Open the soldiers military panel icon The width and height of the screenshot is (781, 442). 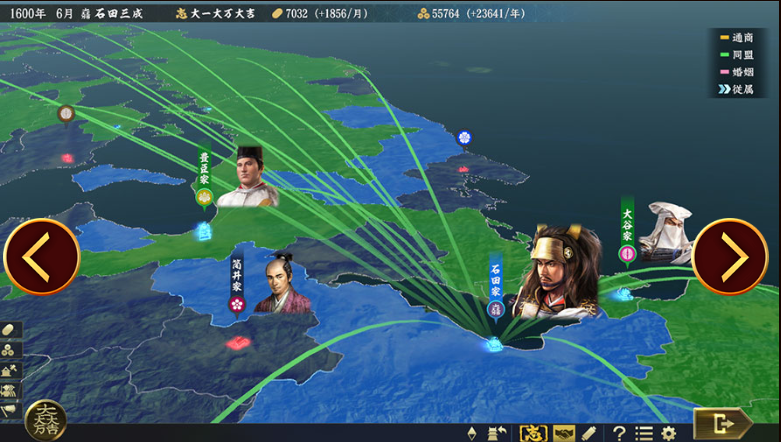(10, 390)
